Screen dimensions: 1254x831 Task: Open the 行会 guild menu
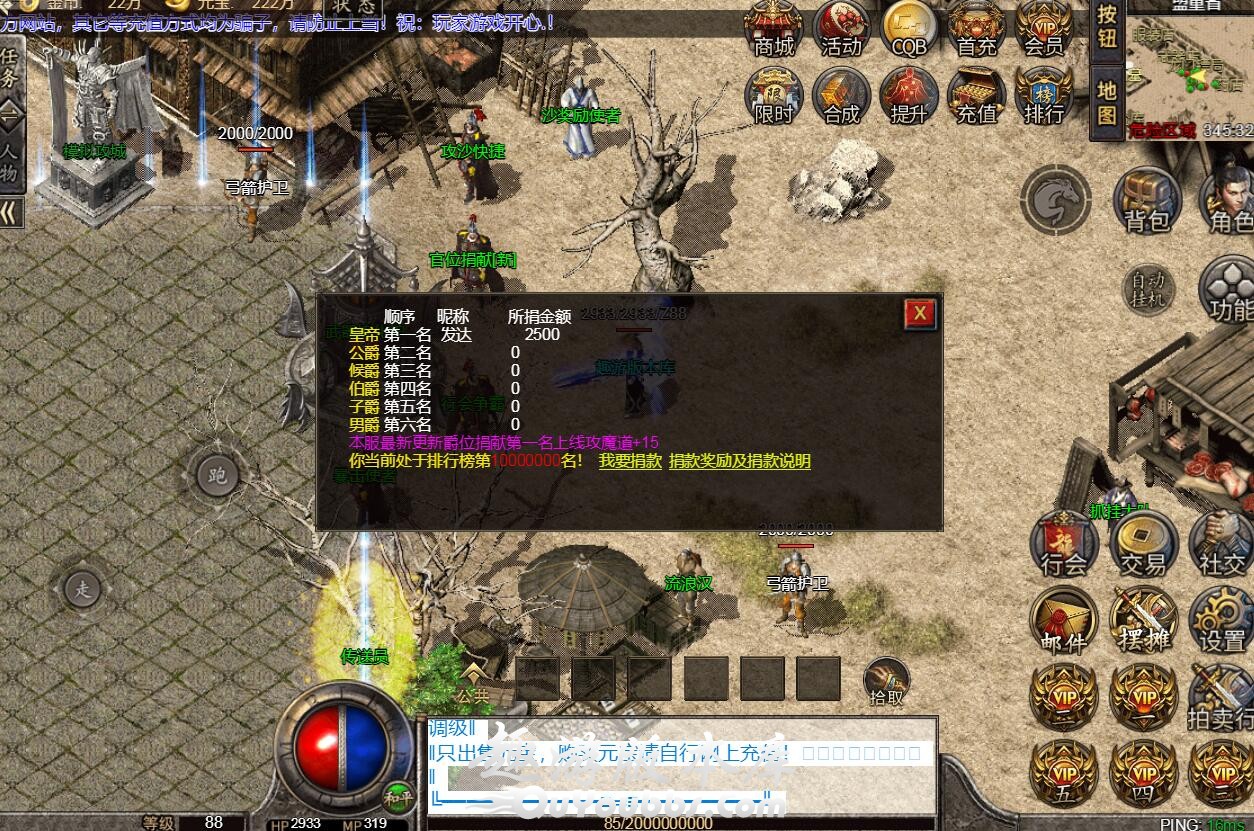1064,545
